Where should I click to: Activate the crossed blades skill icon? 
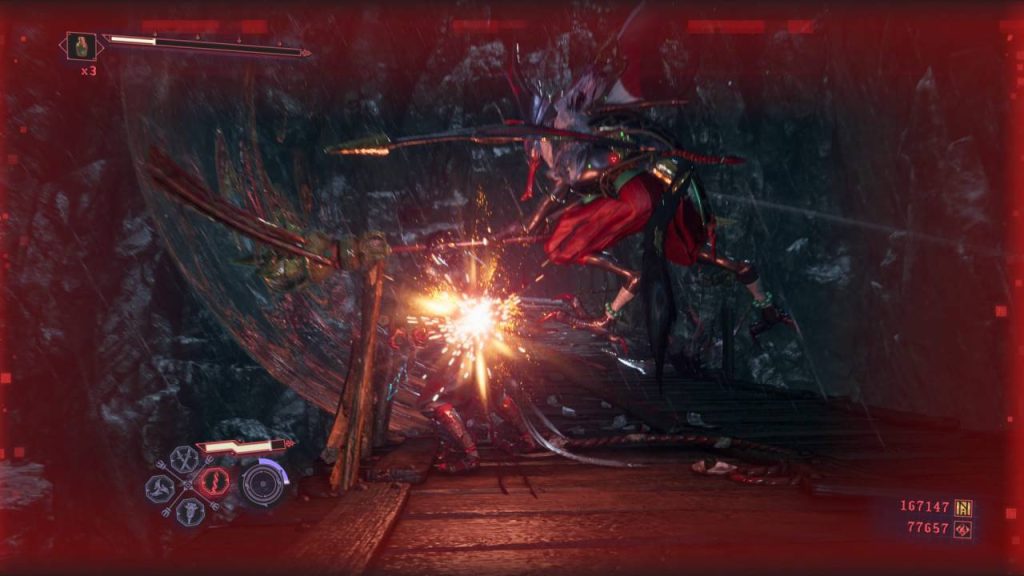point(183,460)
